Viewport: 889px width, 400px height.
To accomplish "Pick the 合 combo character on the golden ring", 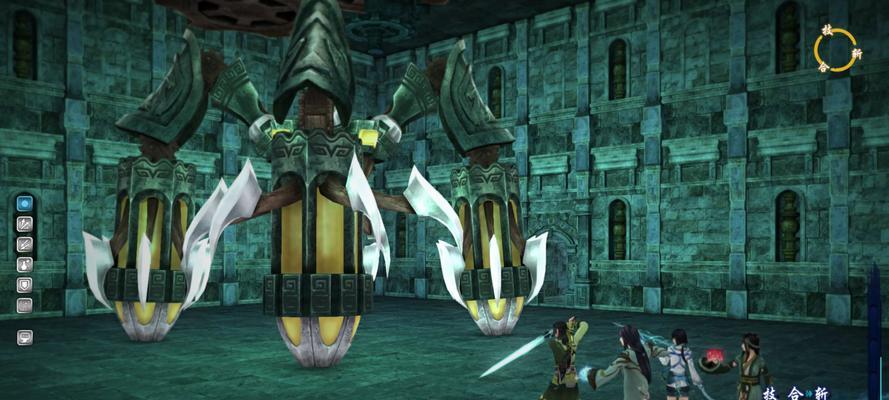I will click(x=823, y=68).
